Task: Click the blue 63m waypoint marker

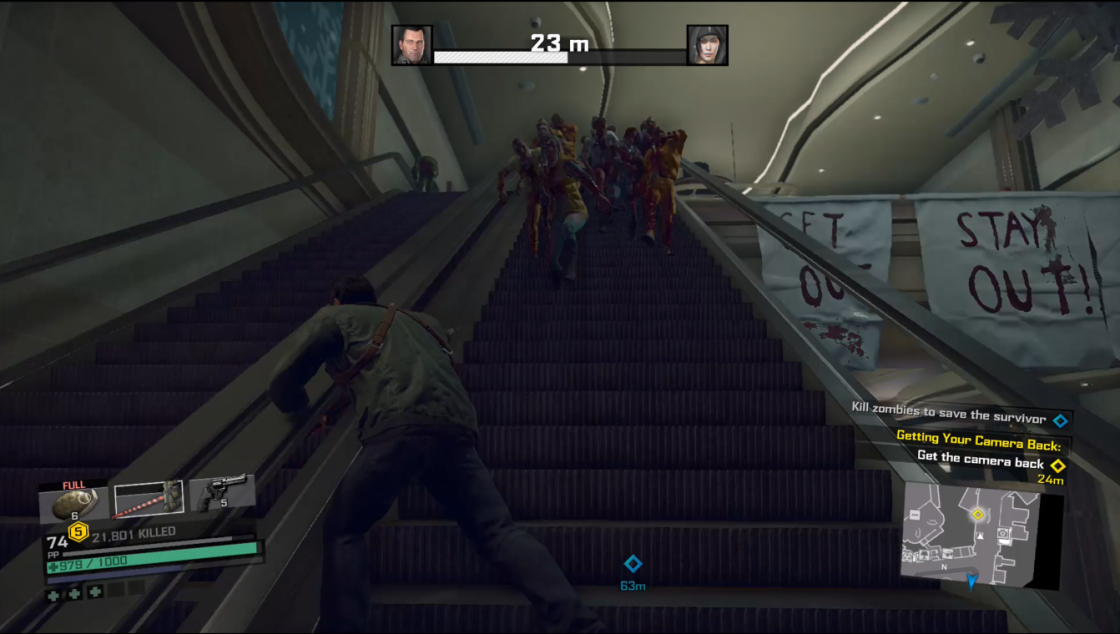Action: tap(632, 564)
